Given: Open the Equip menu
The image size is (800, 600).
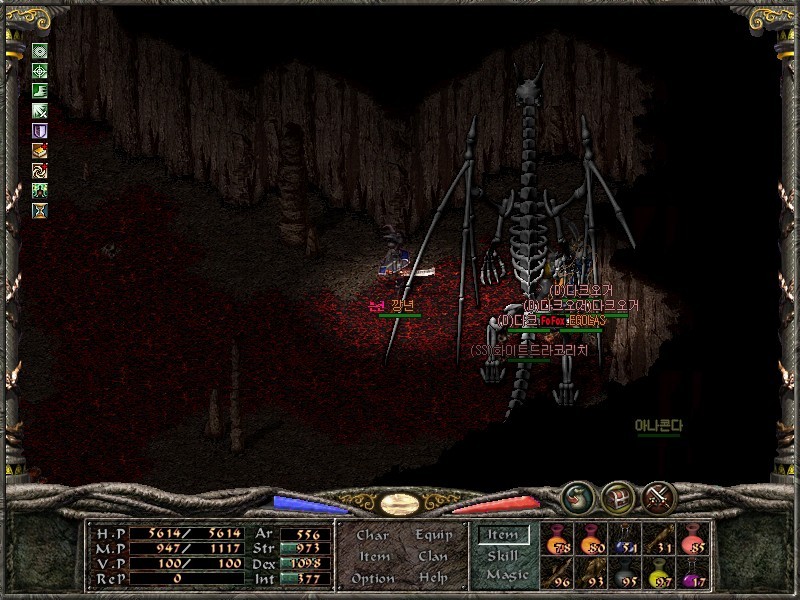Looking at the screenshot, I should tap(433, 536).
